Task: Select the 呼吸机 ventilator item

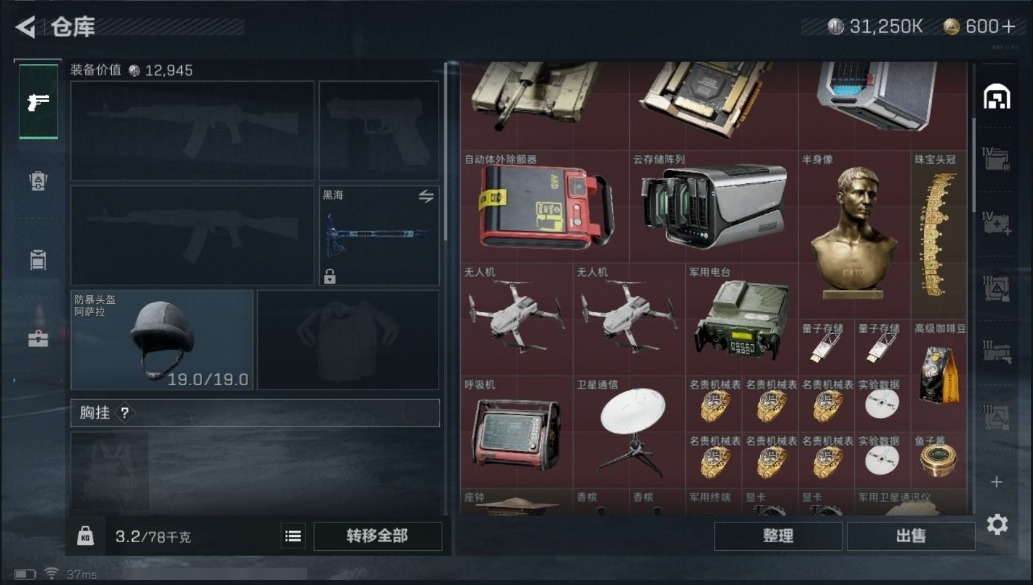Action: coord(516,432)
